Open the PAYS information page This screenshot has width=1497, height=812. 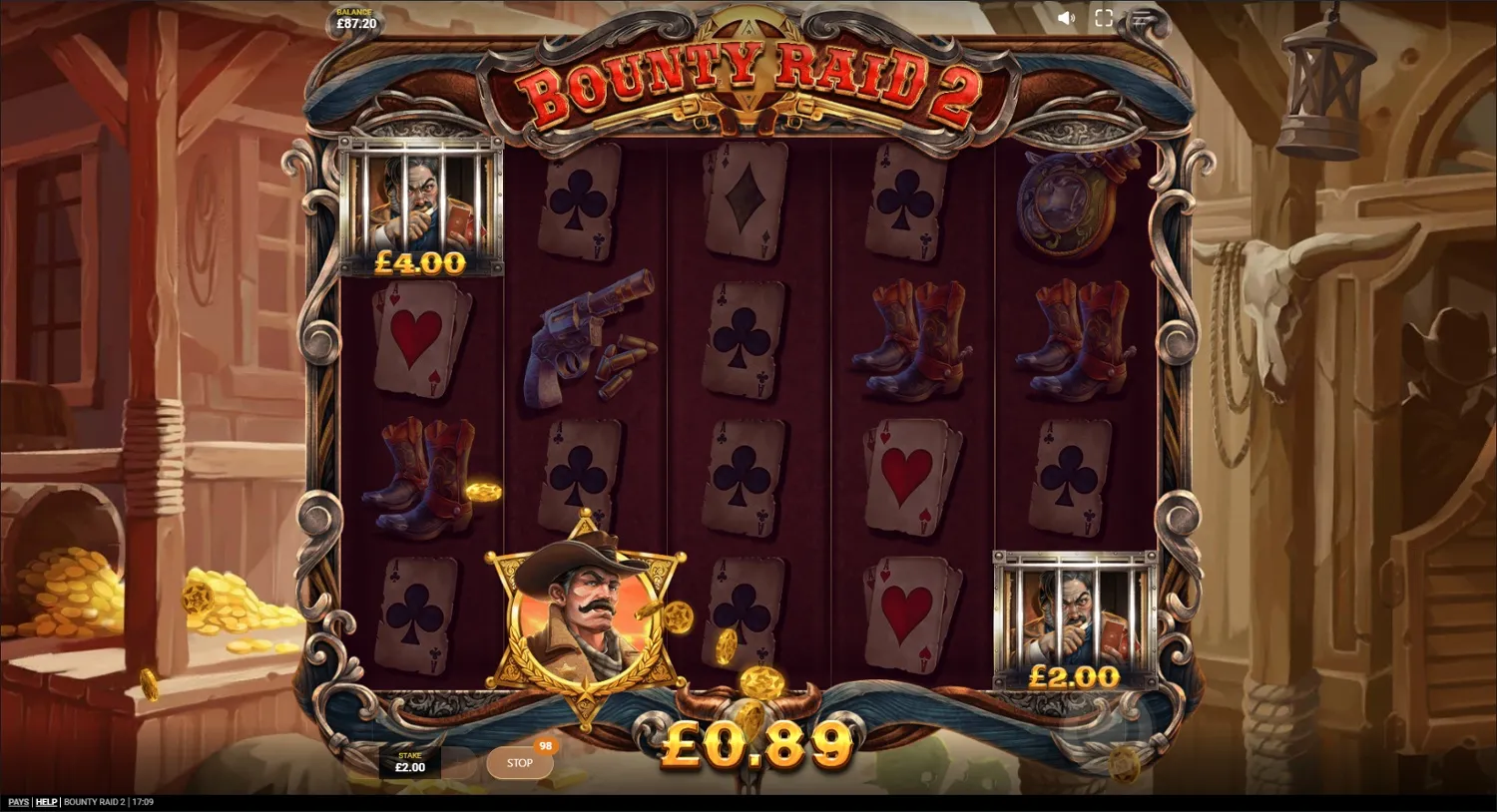pos(16,802)
